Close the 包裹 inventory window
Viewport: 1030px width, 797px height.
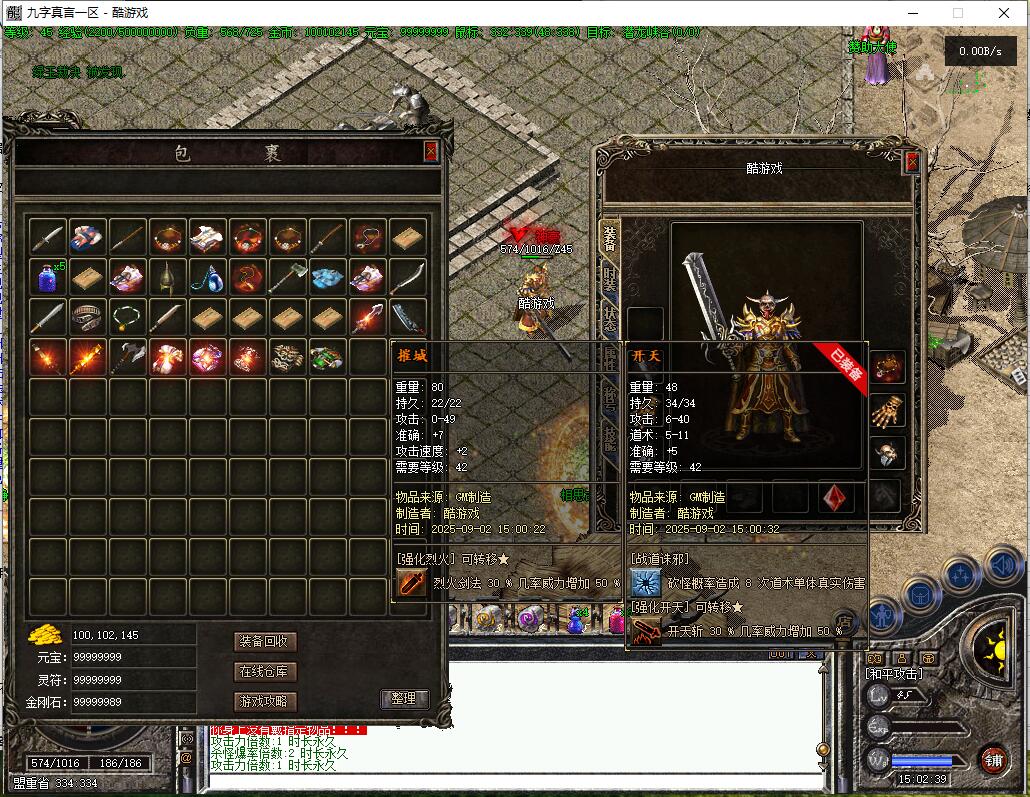click(431, 152)
